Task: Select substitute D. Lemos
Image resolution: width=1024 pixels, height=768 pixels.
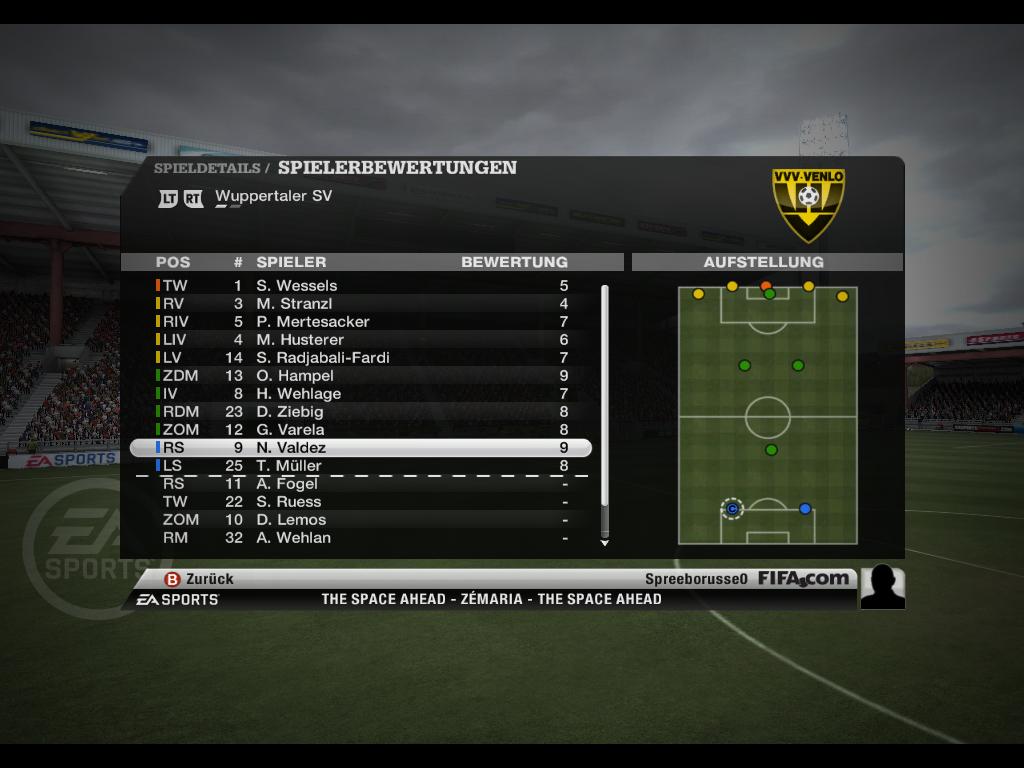Action: (290, 520)
